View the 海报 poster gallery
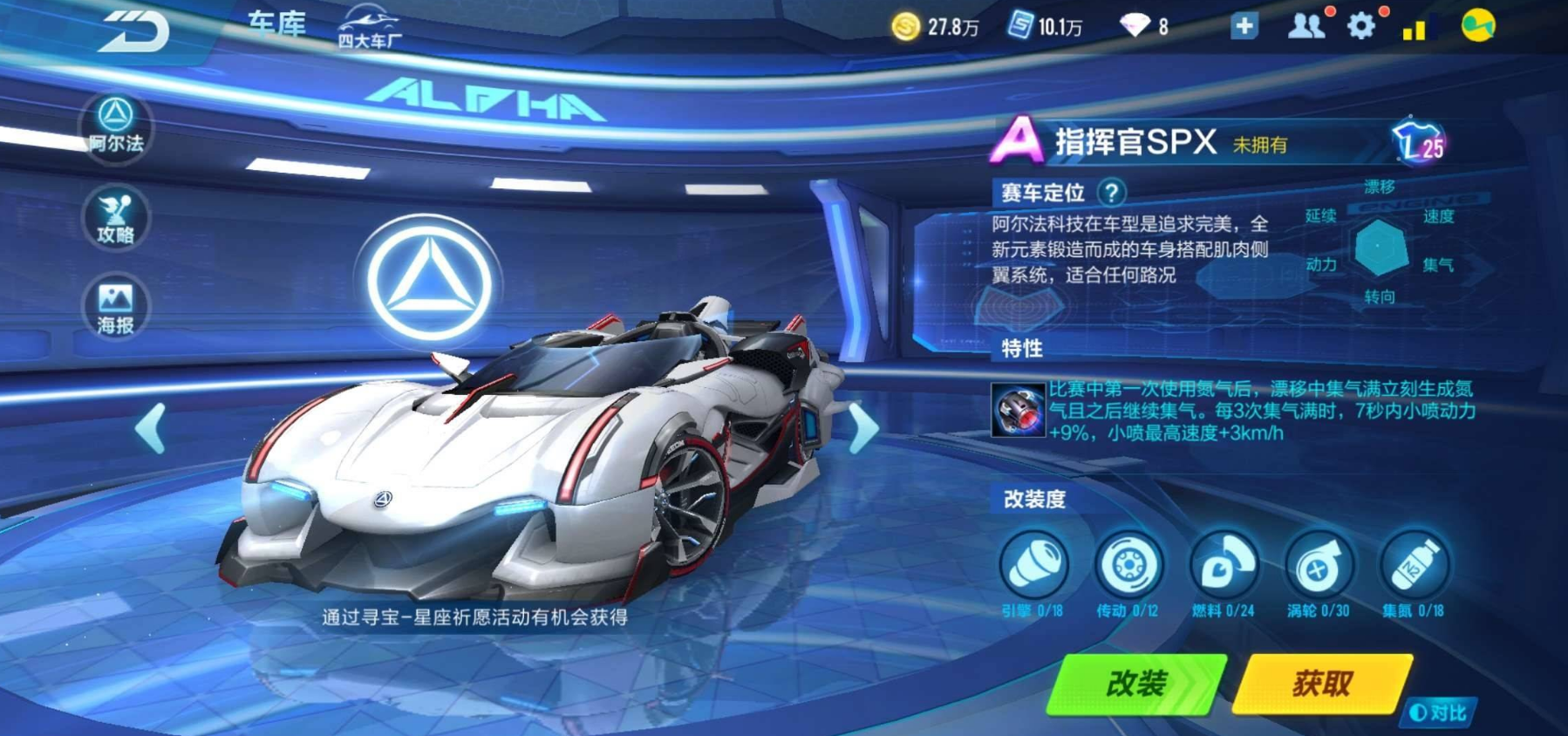This screenshot has width=1568, height=736. [116, 309]
